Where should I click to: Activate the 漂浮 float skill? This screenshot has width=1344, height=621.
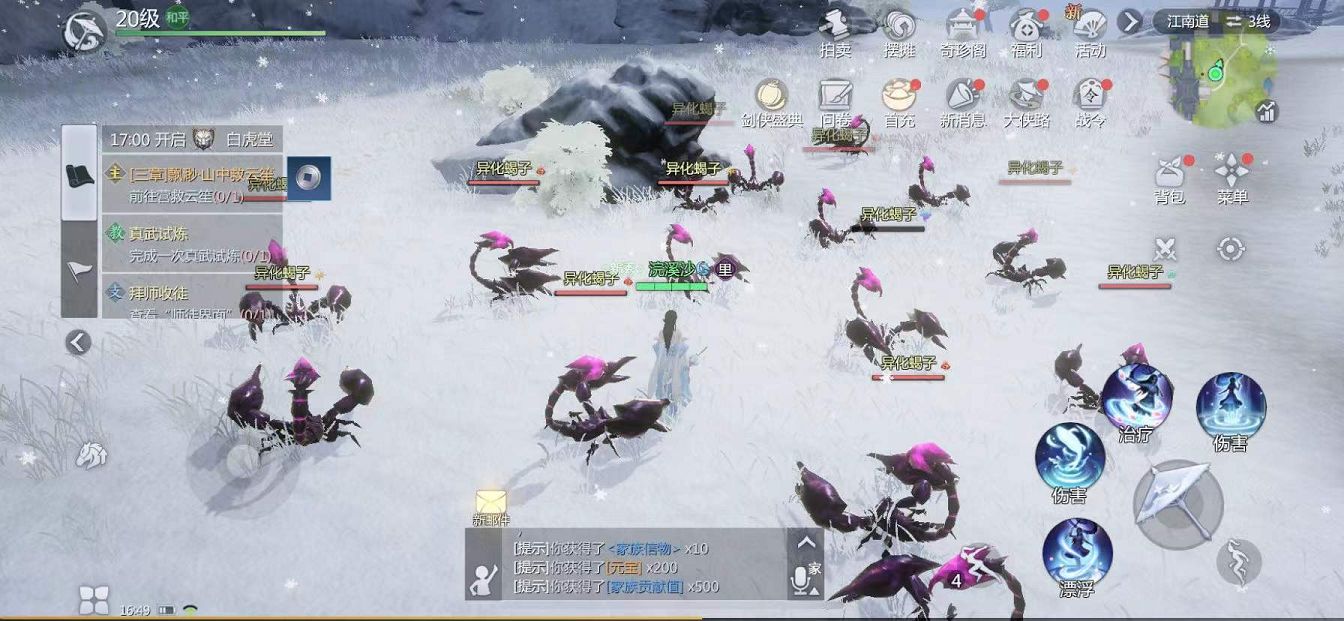coord(1077,552)
